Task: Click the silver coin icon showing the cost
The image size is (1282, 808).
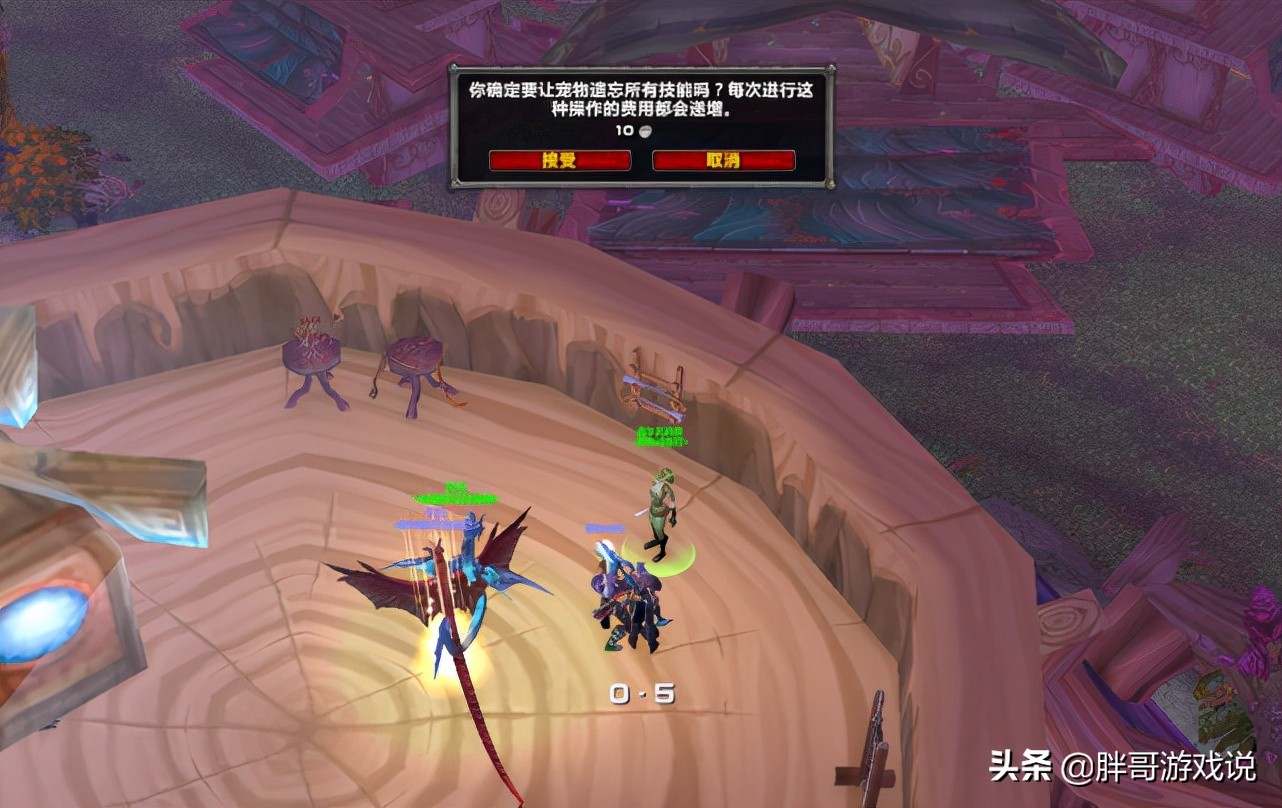Action: point(645,131)
